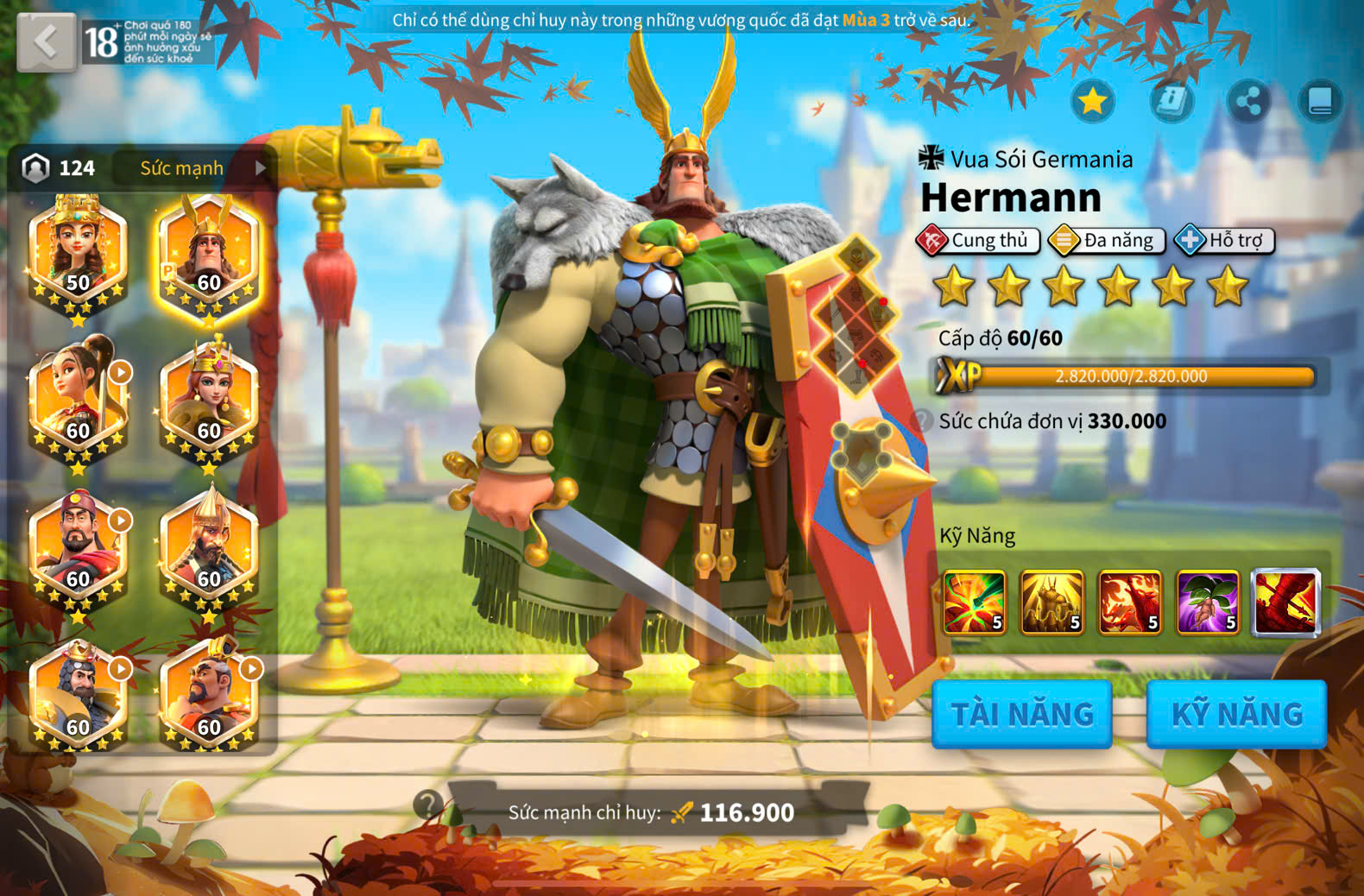The width and height of the screenshot is (1364, 896).
Task: Mark Hermann as favorite with star icon
Action: (1093, 102)
